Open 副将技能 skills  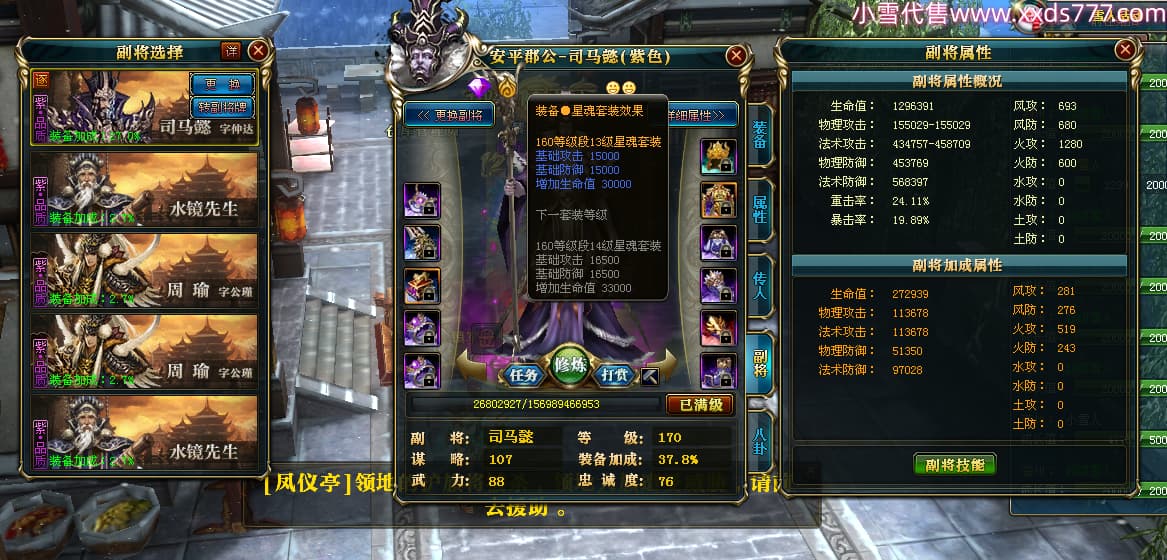pyautogui.click(x=955, y=465)
